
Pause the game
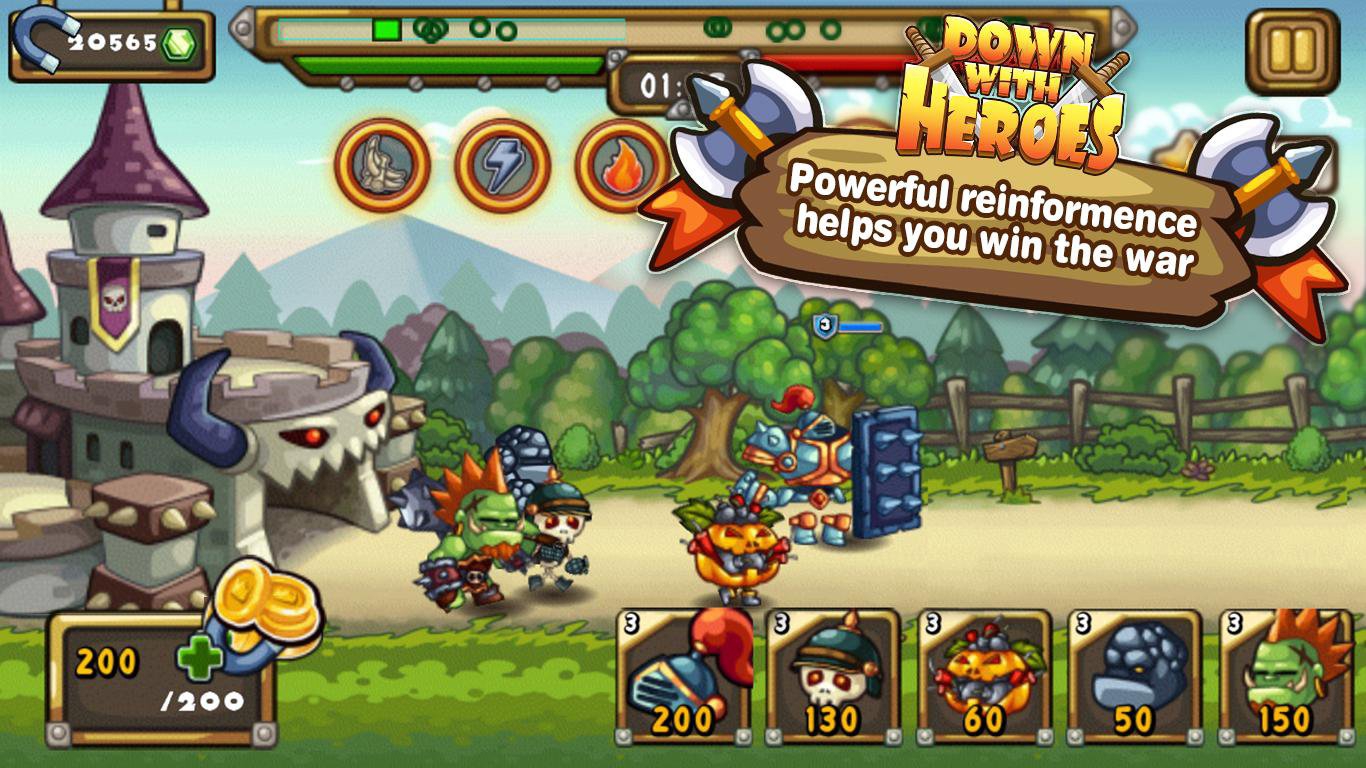click(1292, 52)
